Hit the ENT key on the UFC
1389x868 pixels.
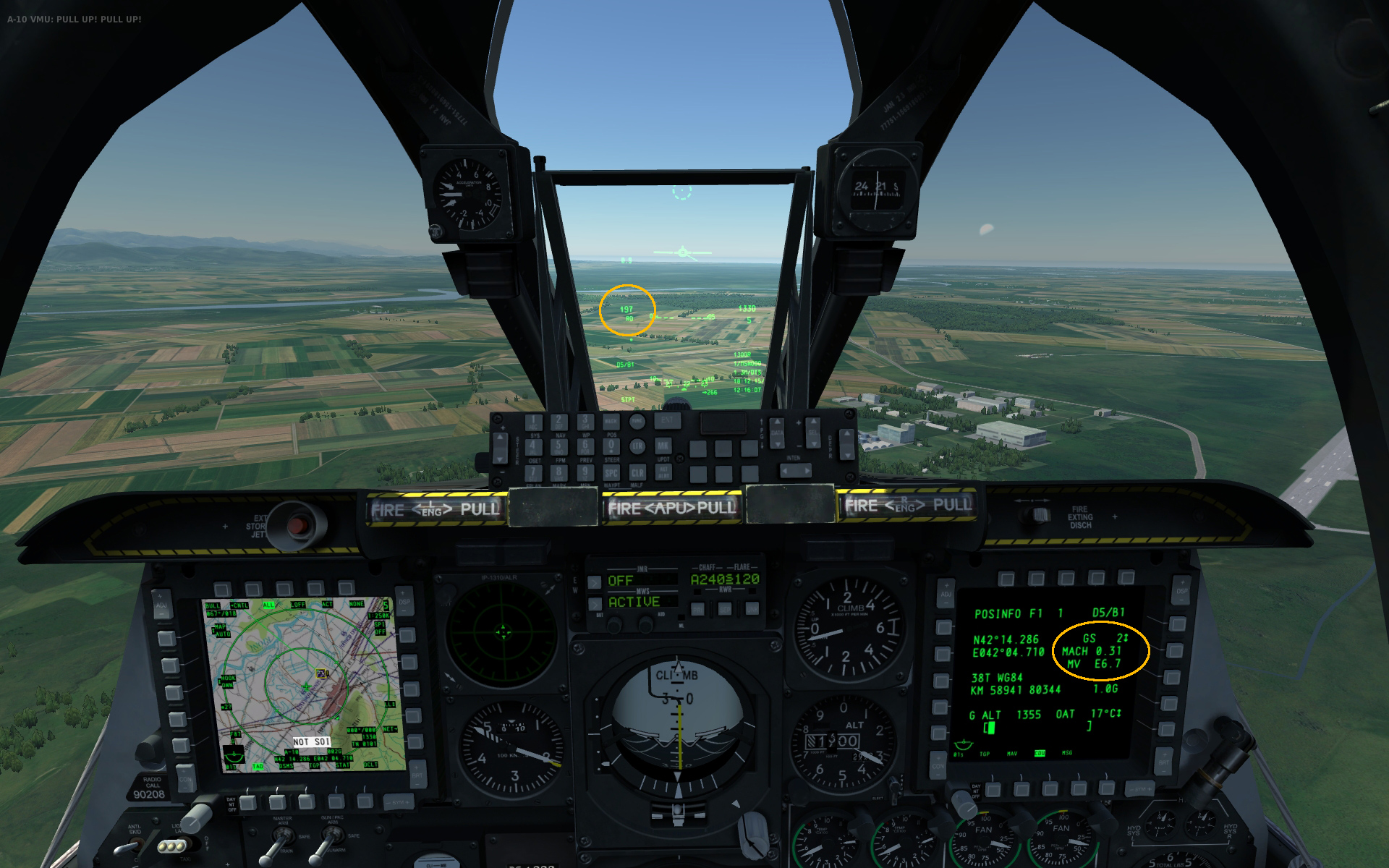pos(667,421)
